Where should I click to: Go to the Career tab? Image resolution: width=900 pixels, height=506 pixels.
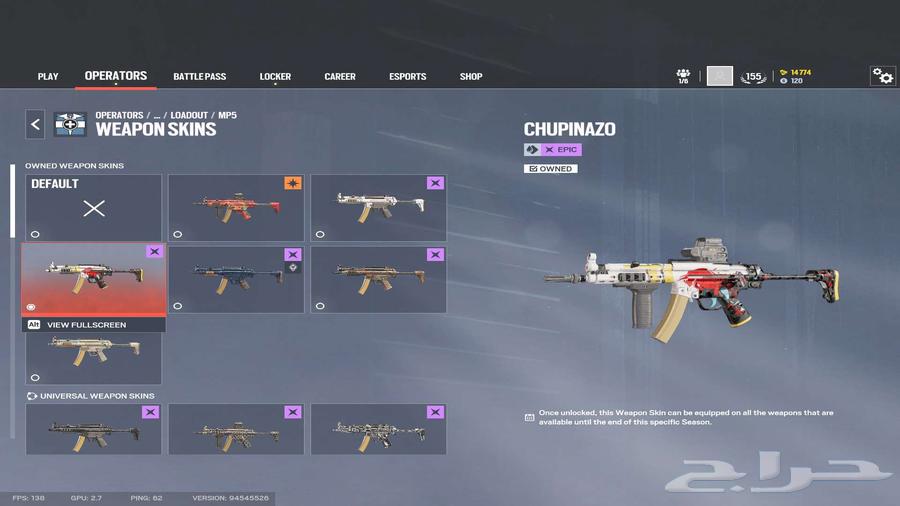(x=340, y=77)
